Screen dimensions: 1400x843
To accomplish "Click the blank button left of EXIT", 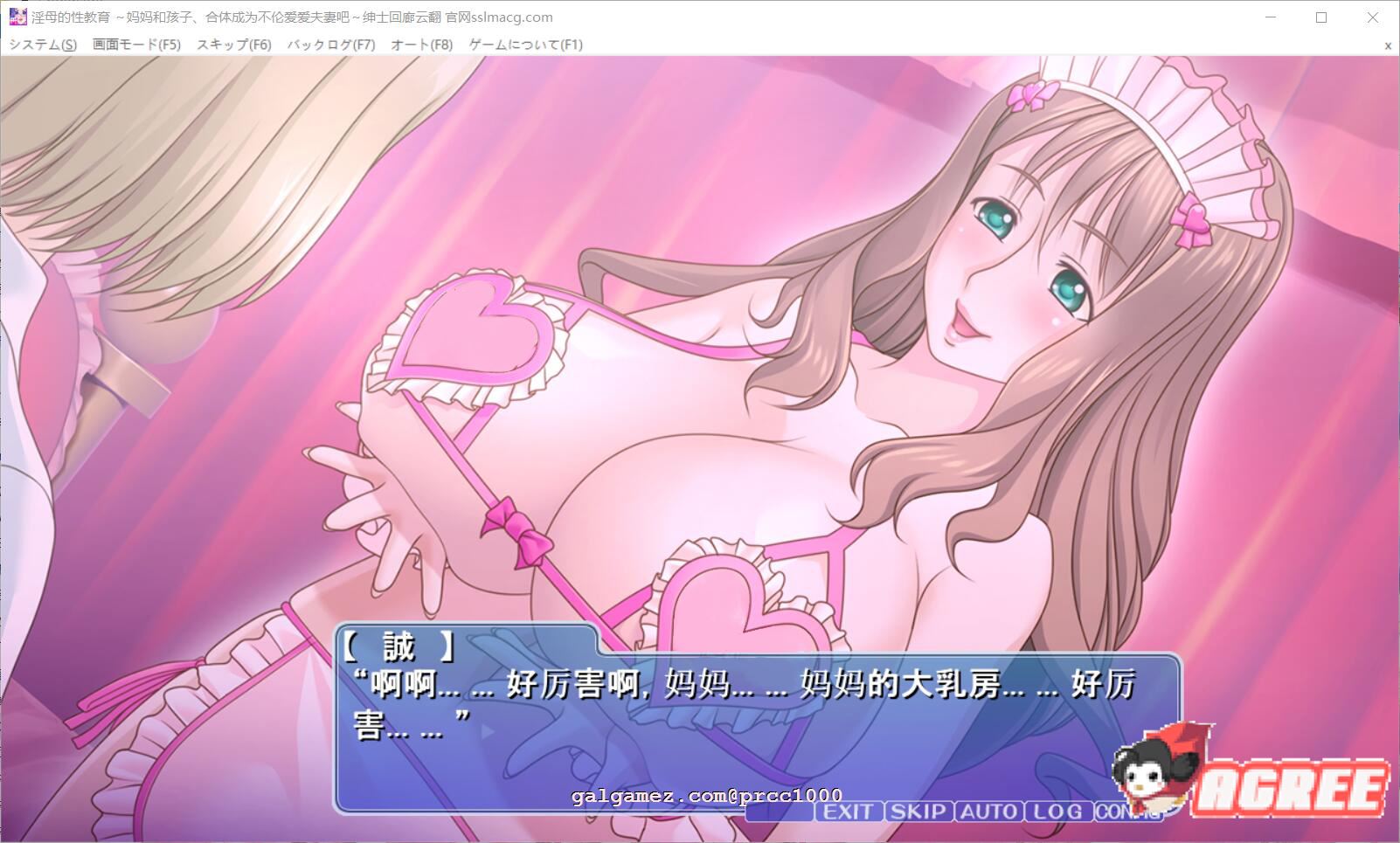I will [780, 812].
